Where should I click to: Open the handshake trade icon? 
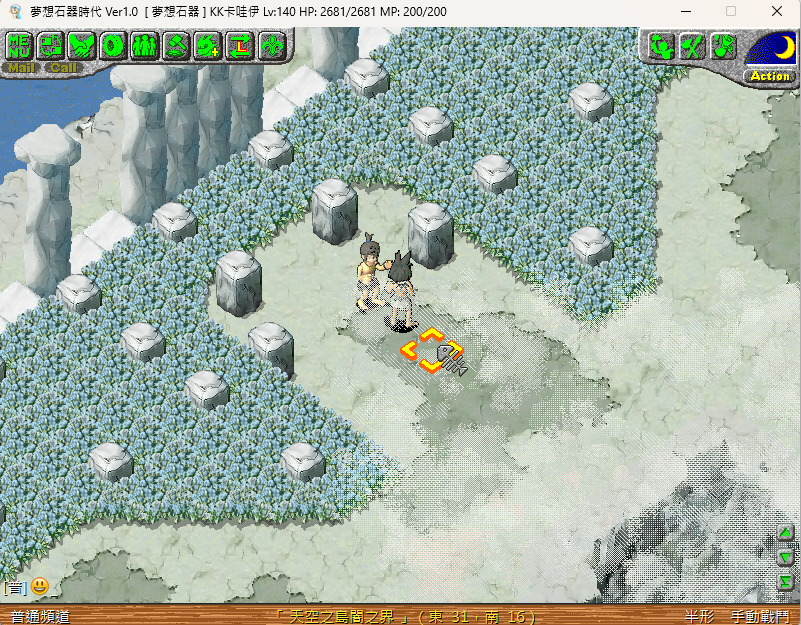point(82,45)
